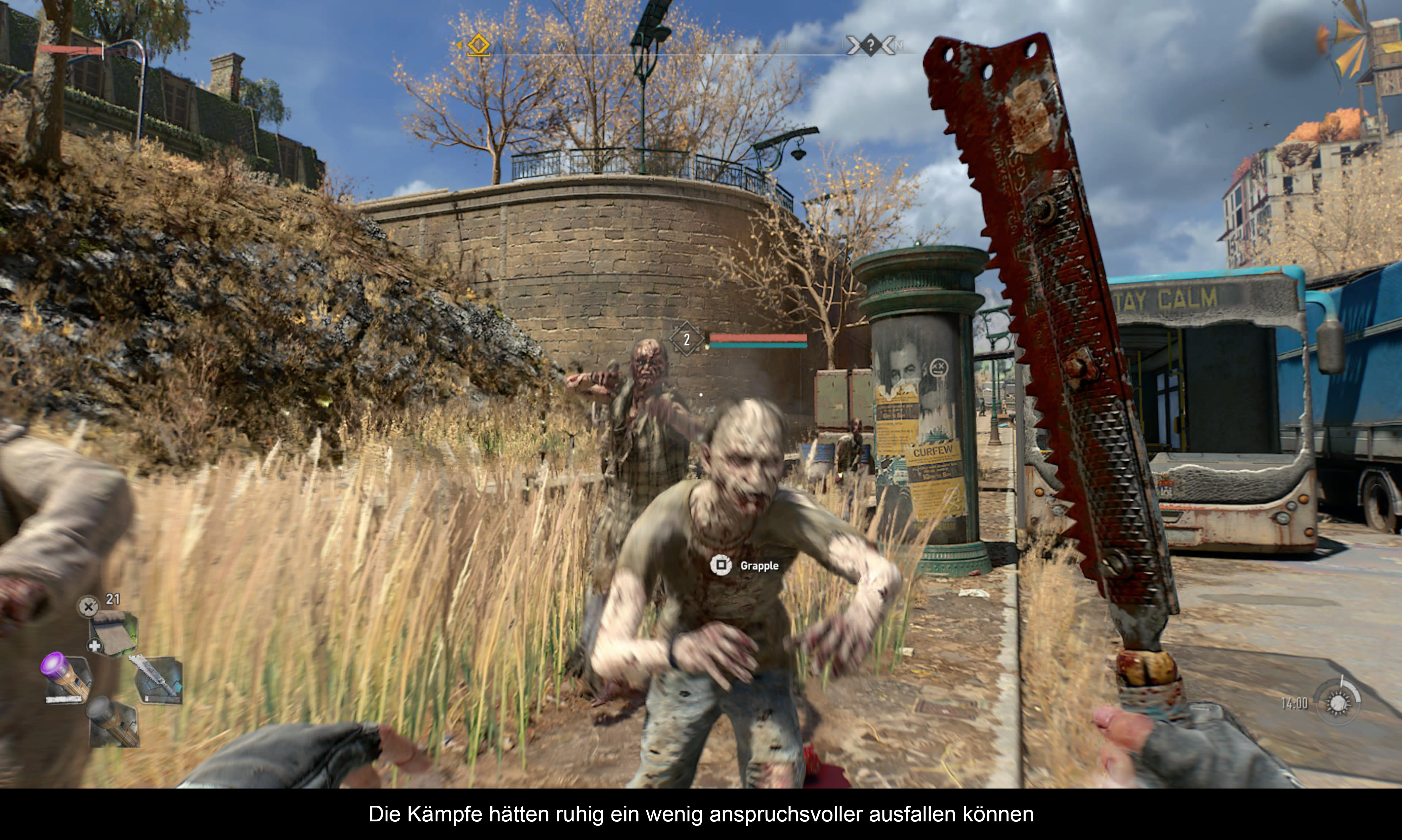Equip the purple UV flashlight slot
The width and height of the screenshot is (1402, 840).
(x=66, y=678)
